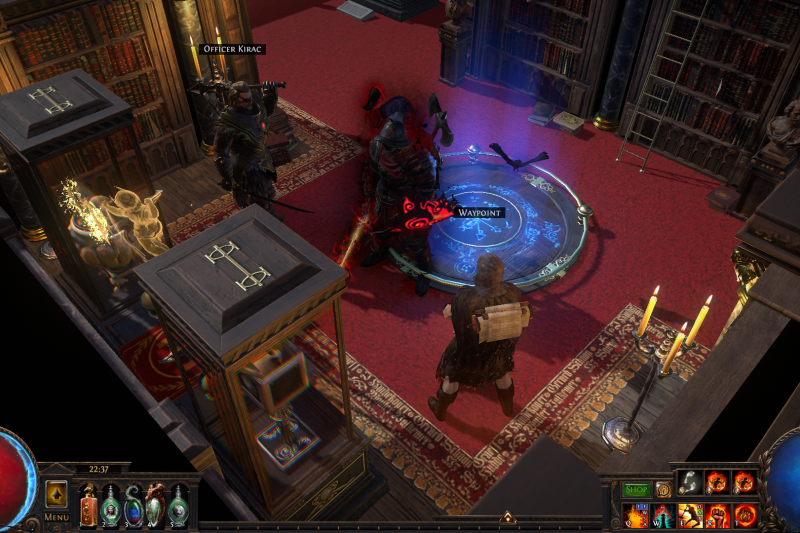
Task: Select the Officer Kirac name label
Action: [232, 49]
